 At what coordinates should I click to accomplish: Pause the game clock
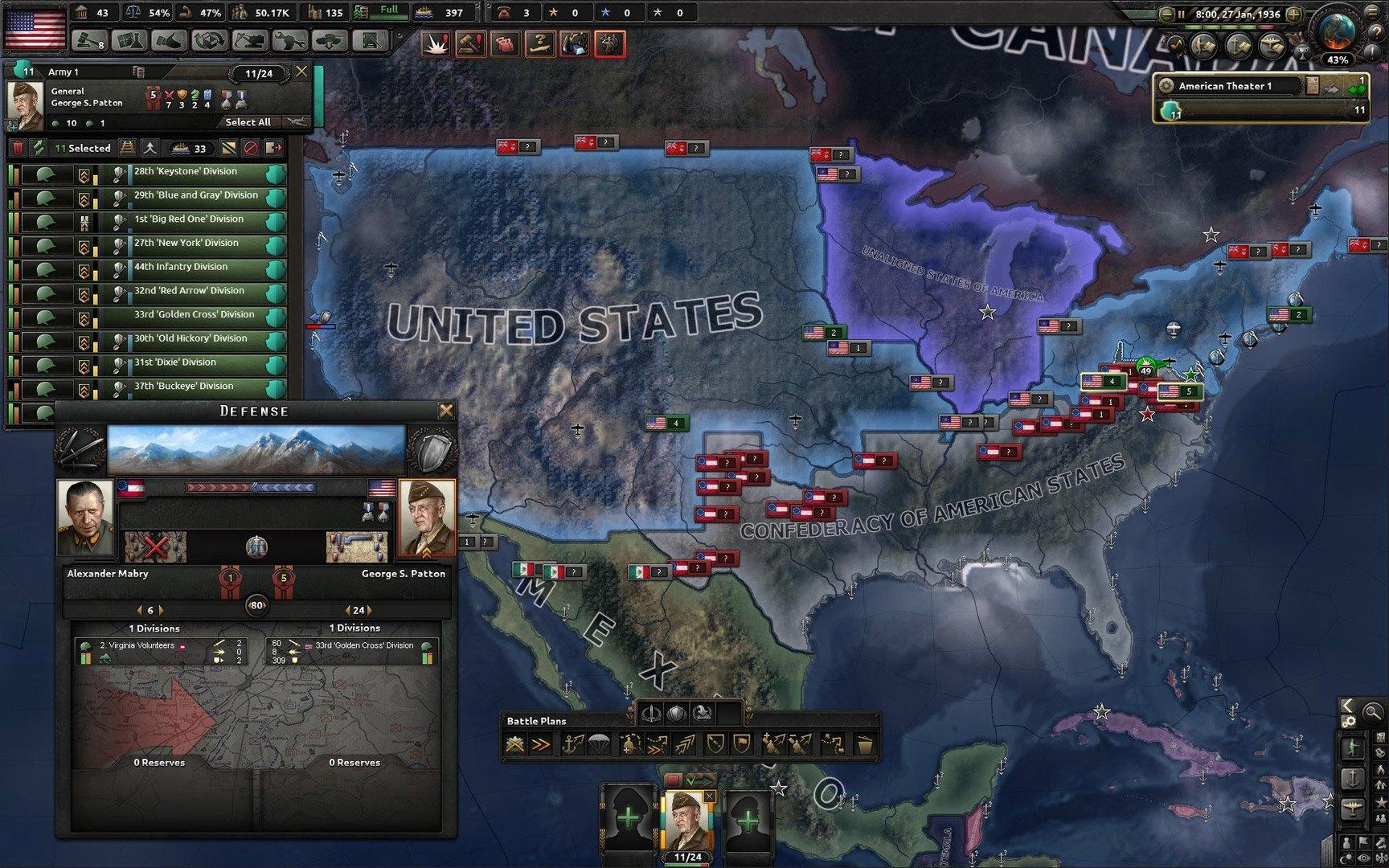click(1182, 14)
